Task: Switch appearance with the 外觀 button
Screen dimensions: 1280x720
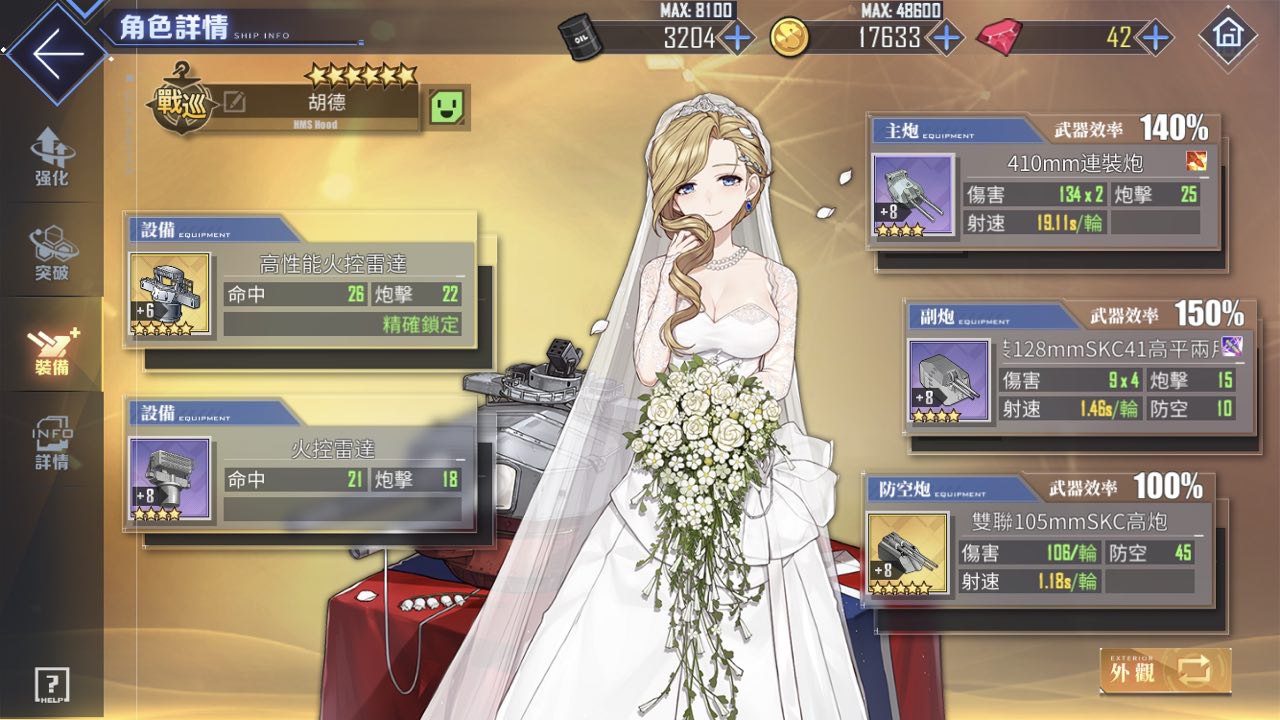Action: click(x=1165, y=670)
